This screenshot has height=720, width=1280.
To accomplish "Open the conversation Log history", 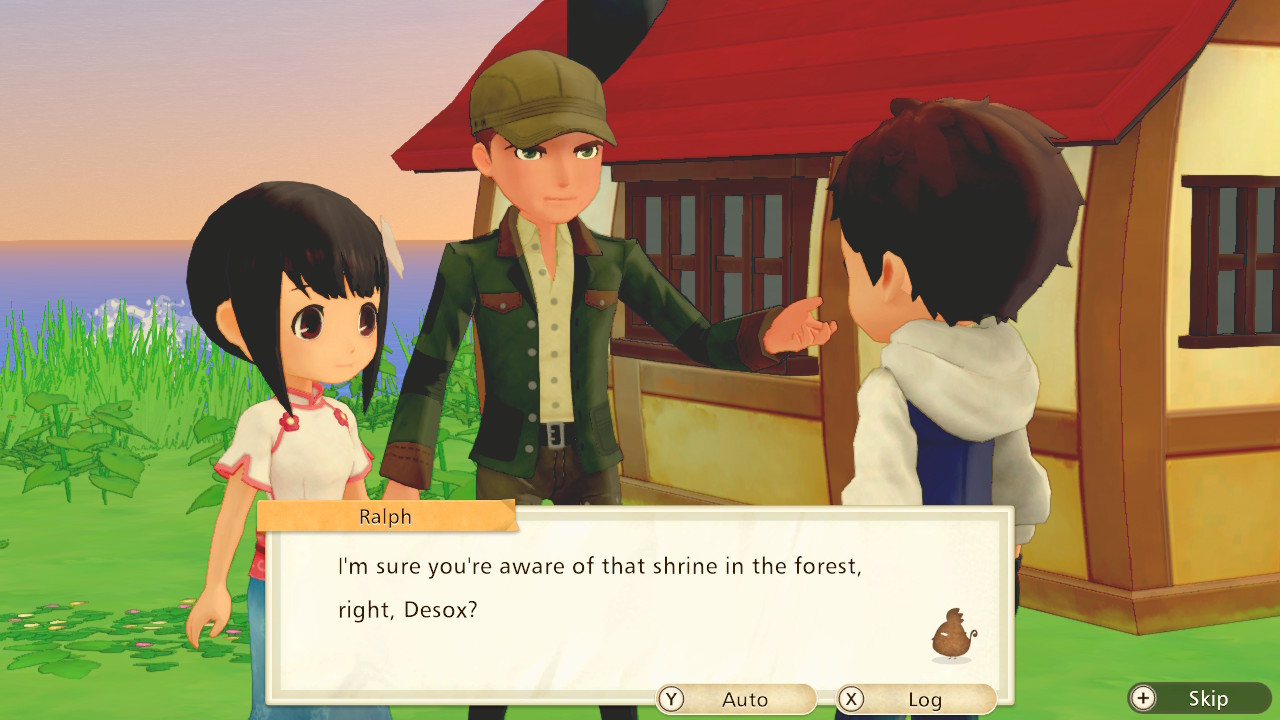I will pyautogui.click(x=920, y=699).
